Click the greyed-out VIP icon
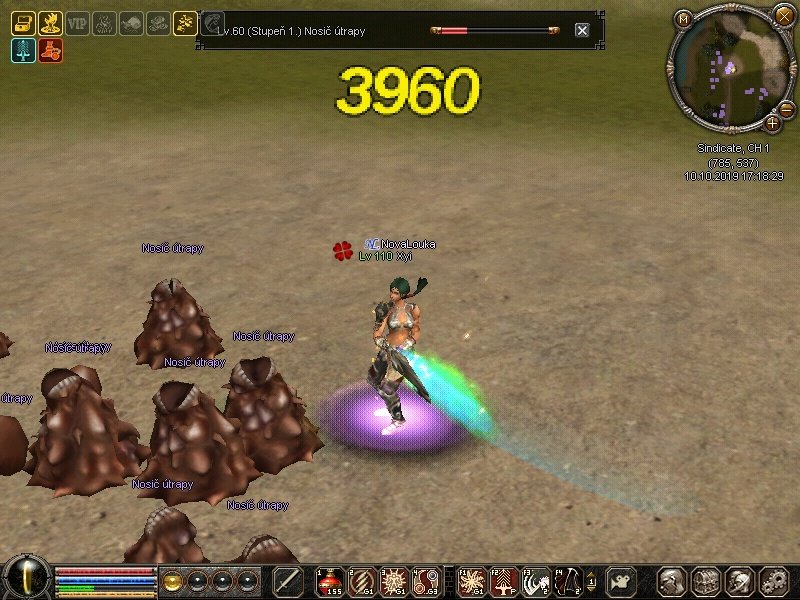The width and height of the screenshot is (800, 600). click(77, 23)
